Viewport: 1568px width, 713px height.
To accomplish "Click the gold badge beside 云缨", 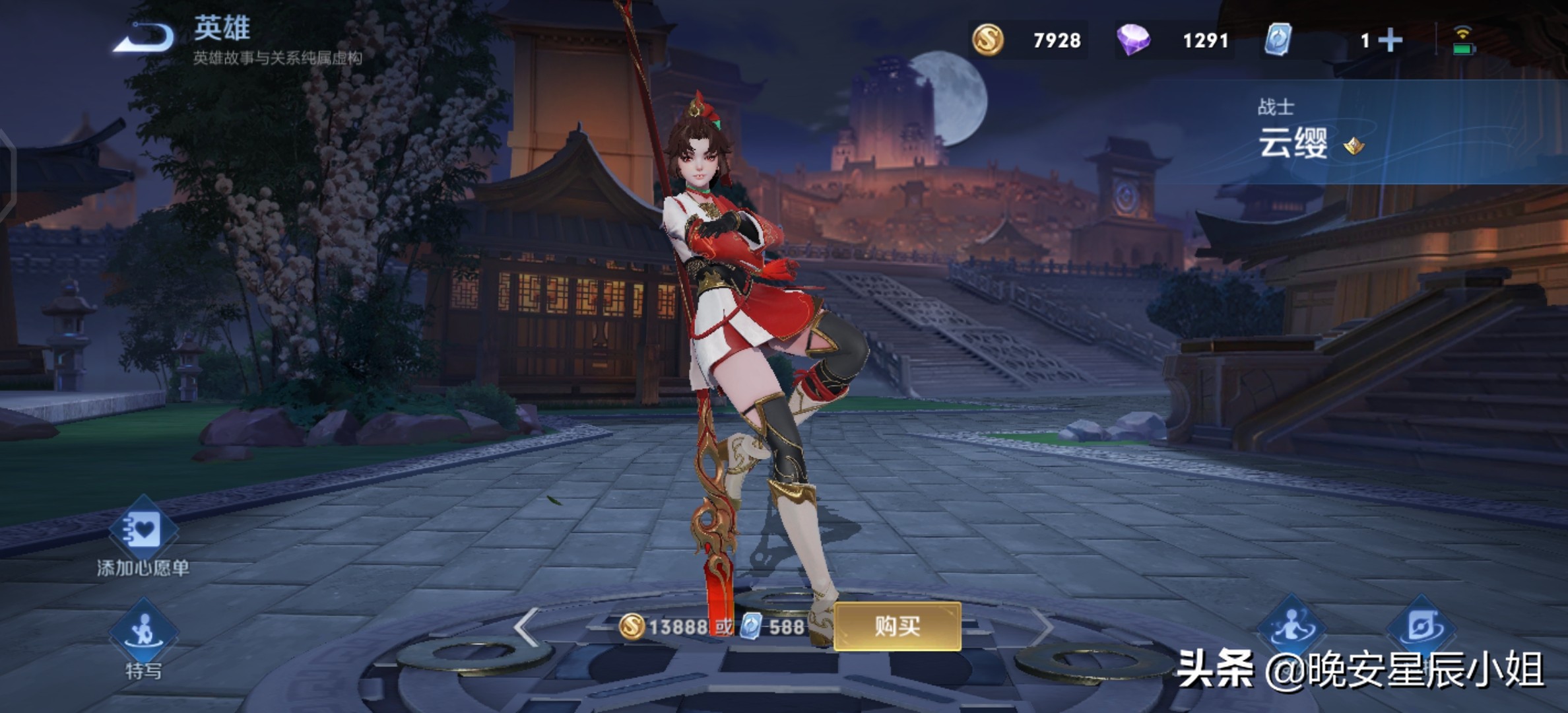I will (1354, 145).
